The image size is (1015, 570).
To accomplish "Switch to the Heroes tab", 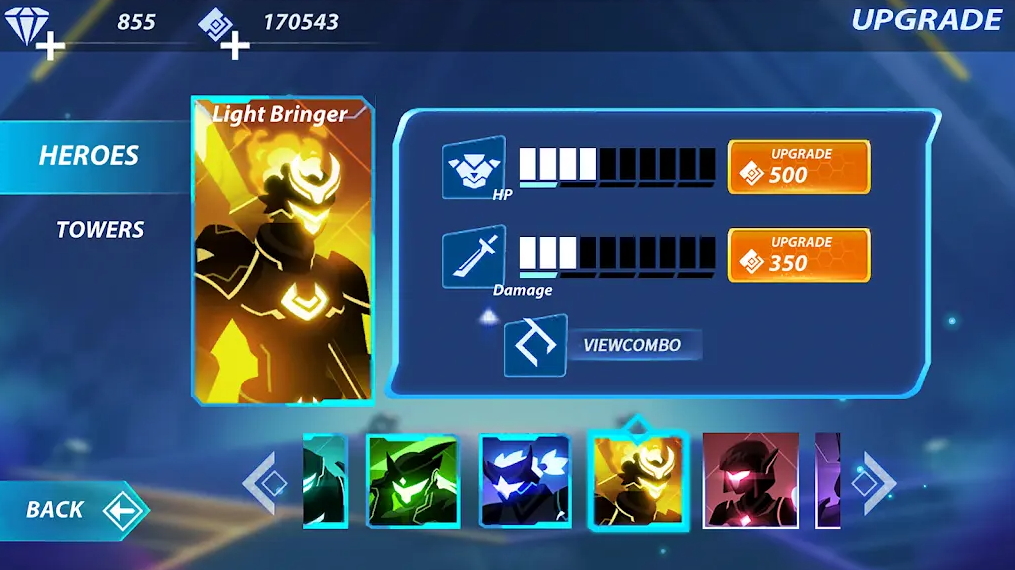I will click(89, 156).
